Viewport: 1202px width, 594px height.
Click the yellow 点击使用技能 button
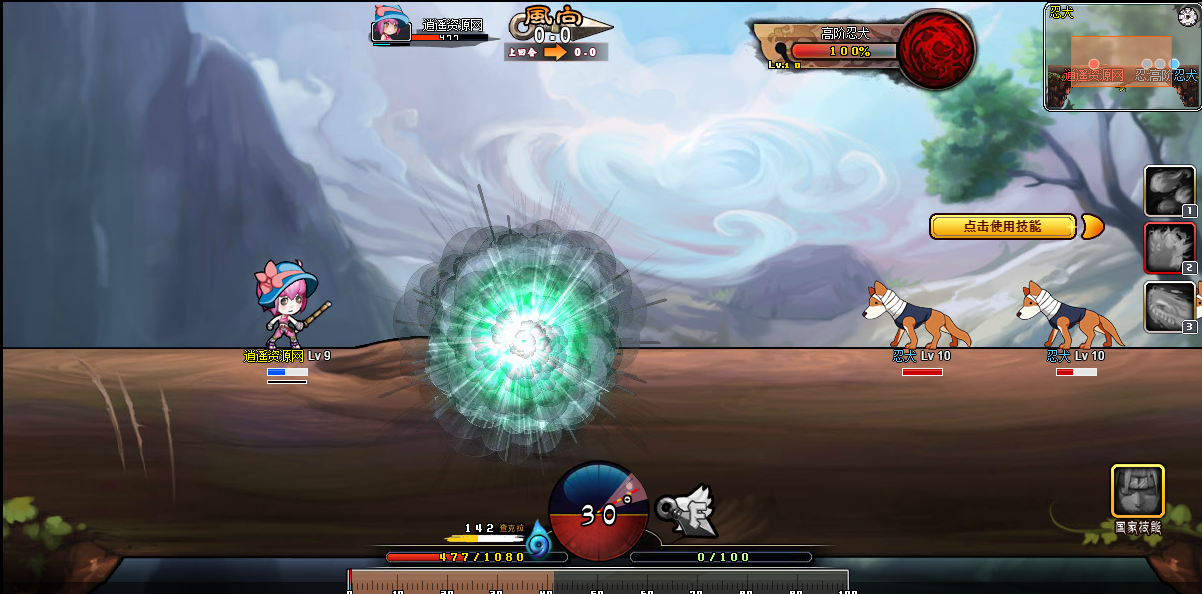pos(1003,227)
